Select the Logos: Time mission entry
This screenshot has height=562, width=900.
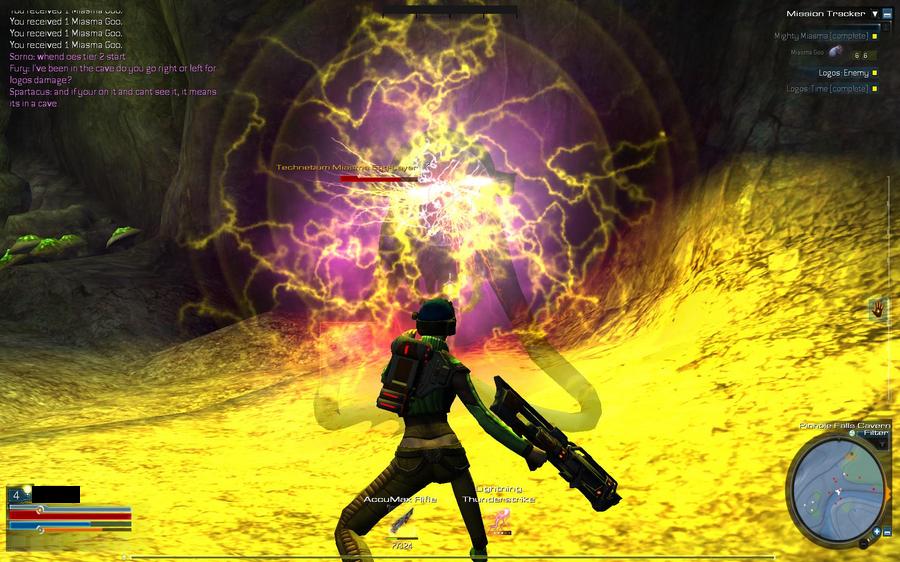827,89
